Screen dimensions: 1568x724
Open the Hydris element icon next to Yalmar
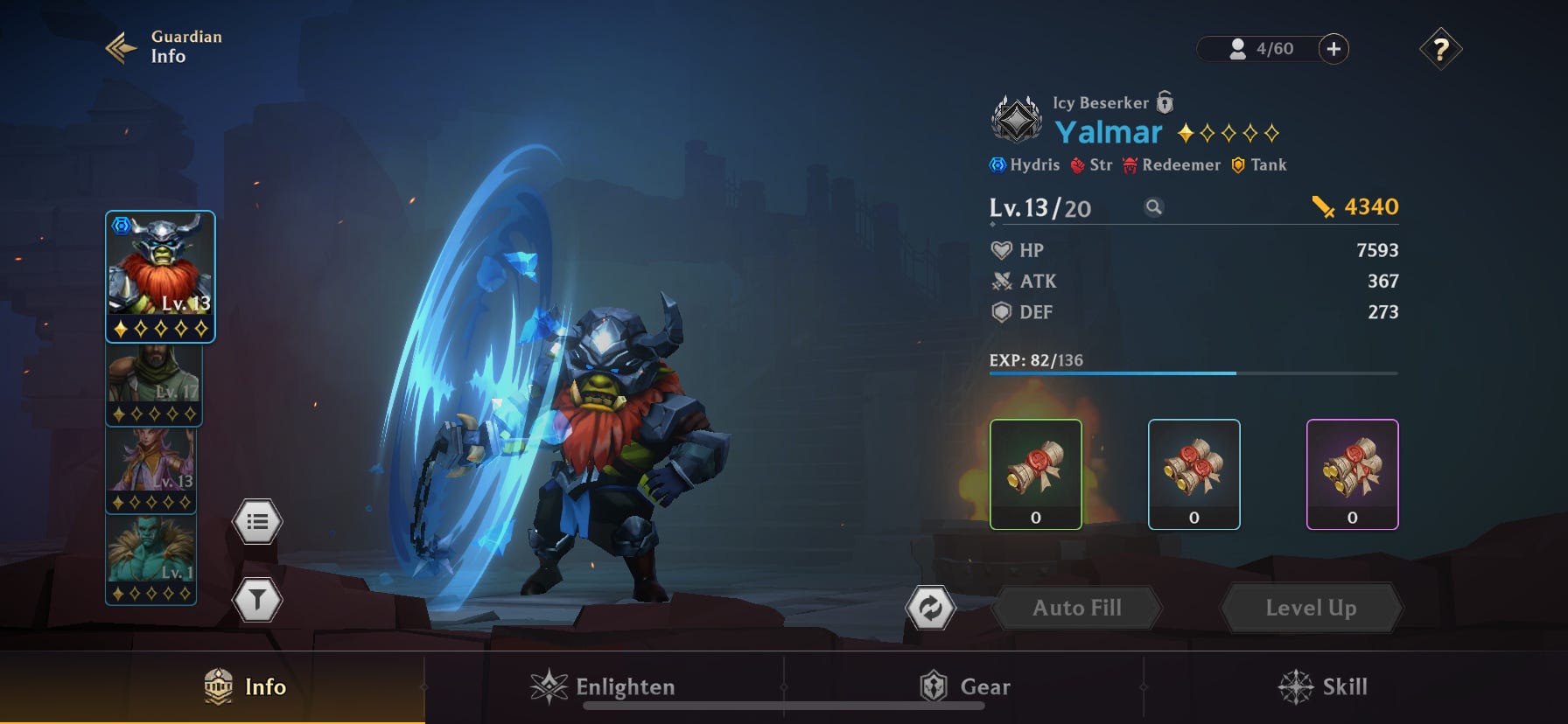[997, 164]
